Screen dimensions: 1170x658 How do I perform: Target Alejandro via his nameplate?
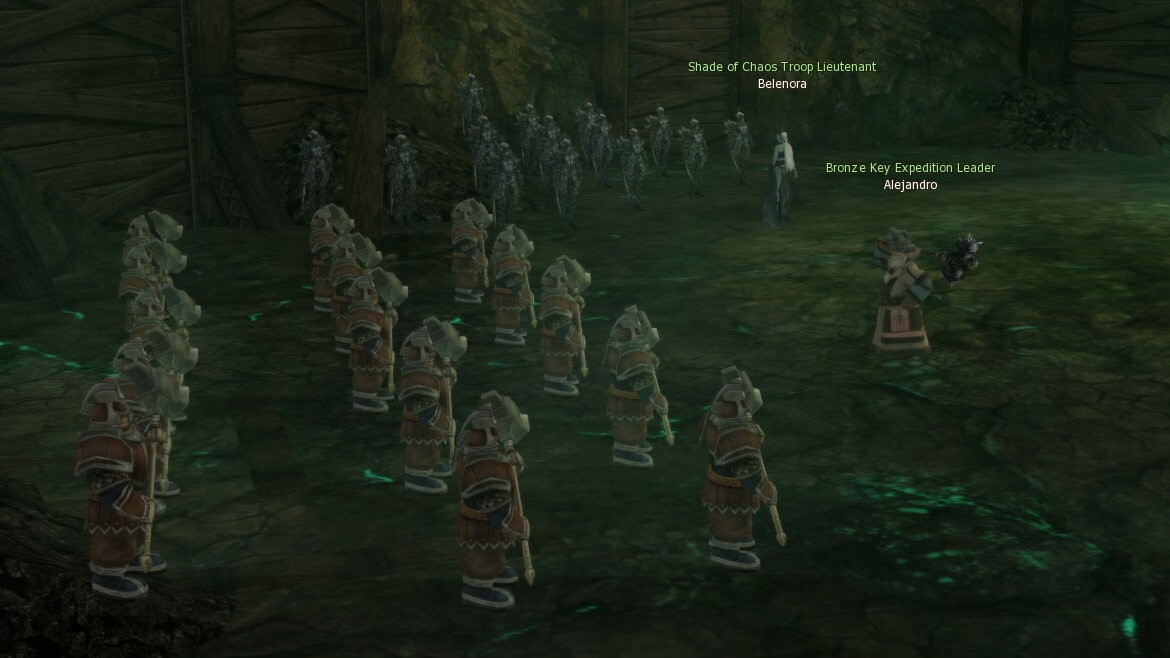910,185
